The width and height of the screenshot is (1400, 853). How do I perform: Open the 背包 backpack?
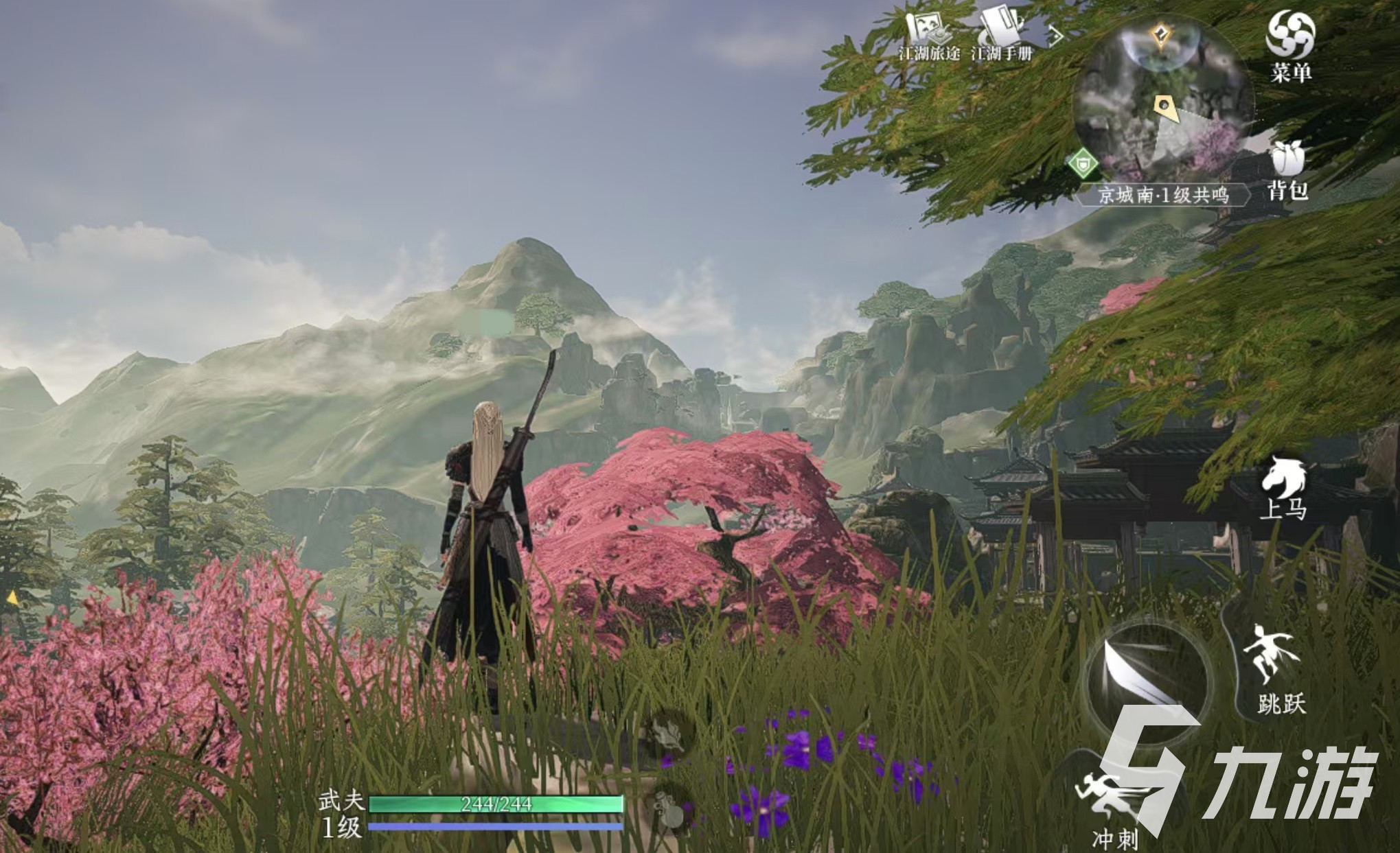click(x=1287, y=169)
